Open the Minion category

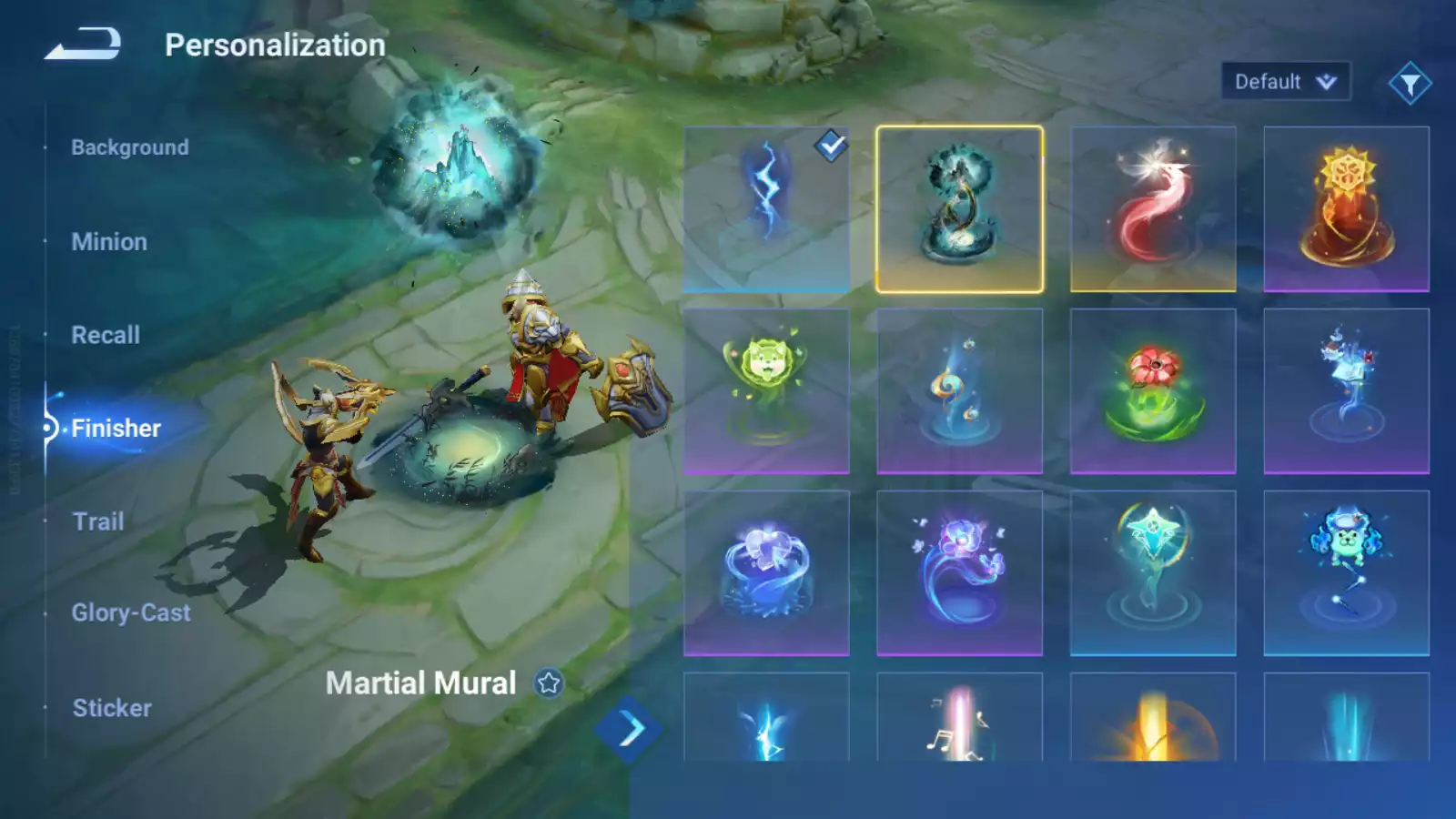click(109, 242)
